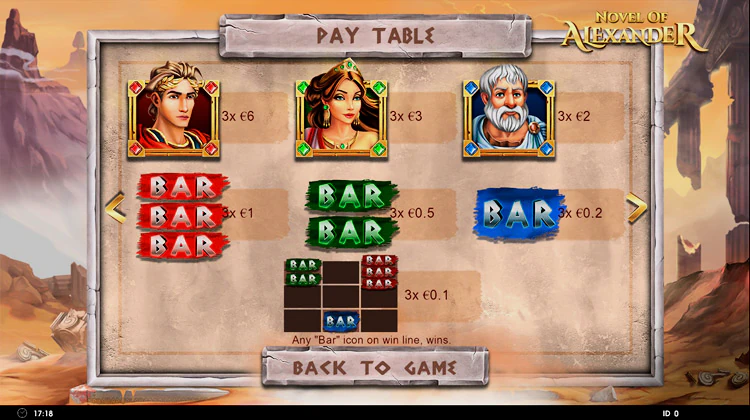Return via the Back To Game button
Viewport: 750px width, 420px height.
point(374,367)
